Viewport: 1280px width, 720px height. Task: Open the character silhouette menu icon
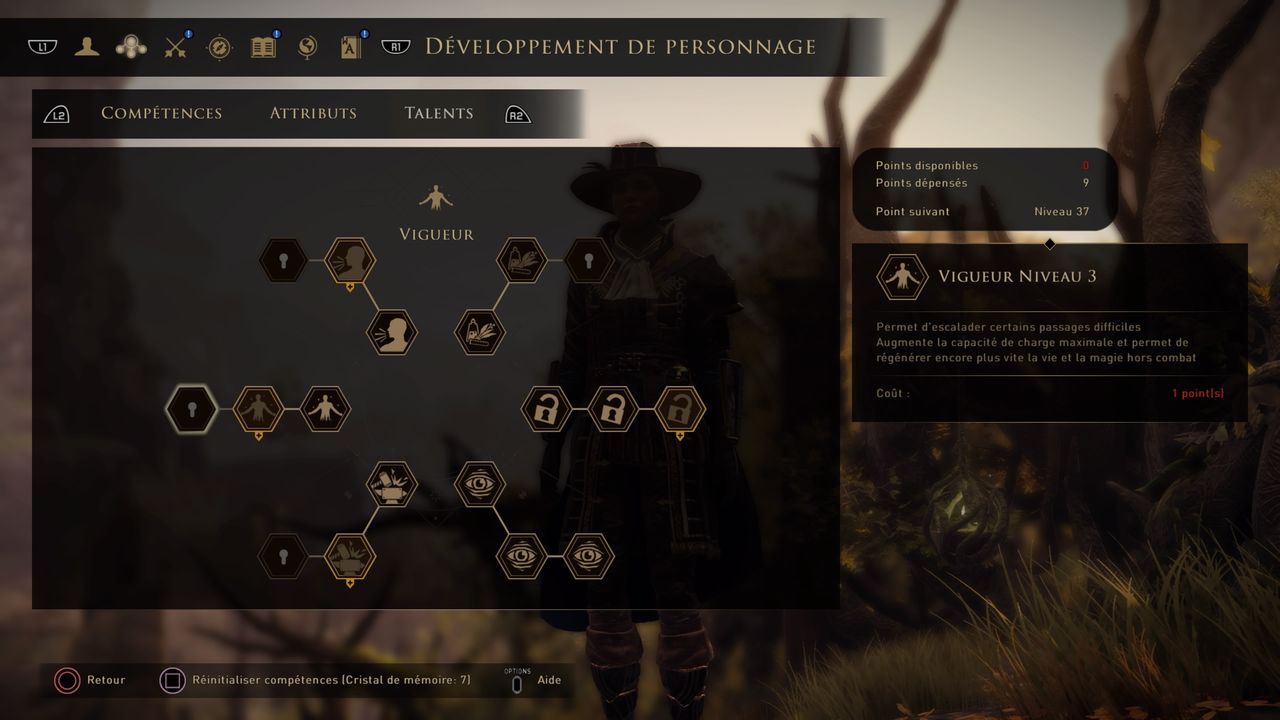tap(87, 46)
